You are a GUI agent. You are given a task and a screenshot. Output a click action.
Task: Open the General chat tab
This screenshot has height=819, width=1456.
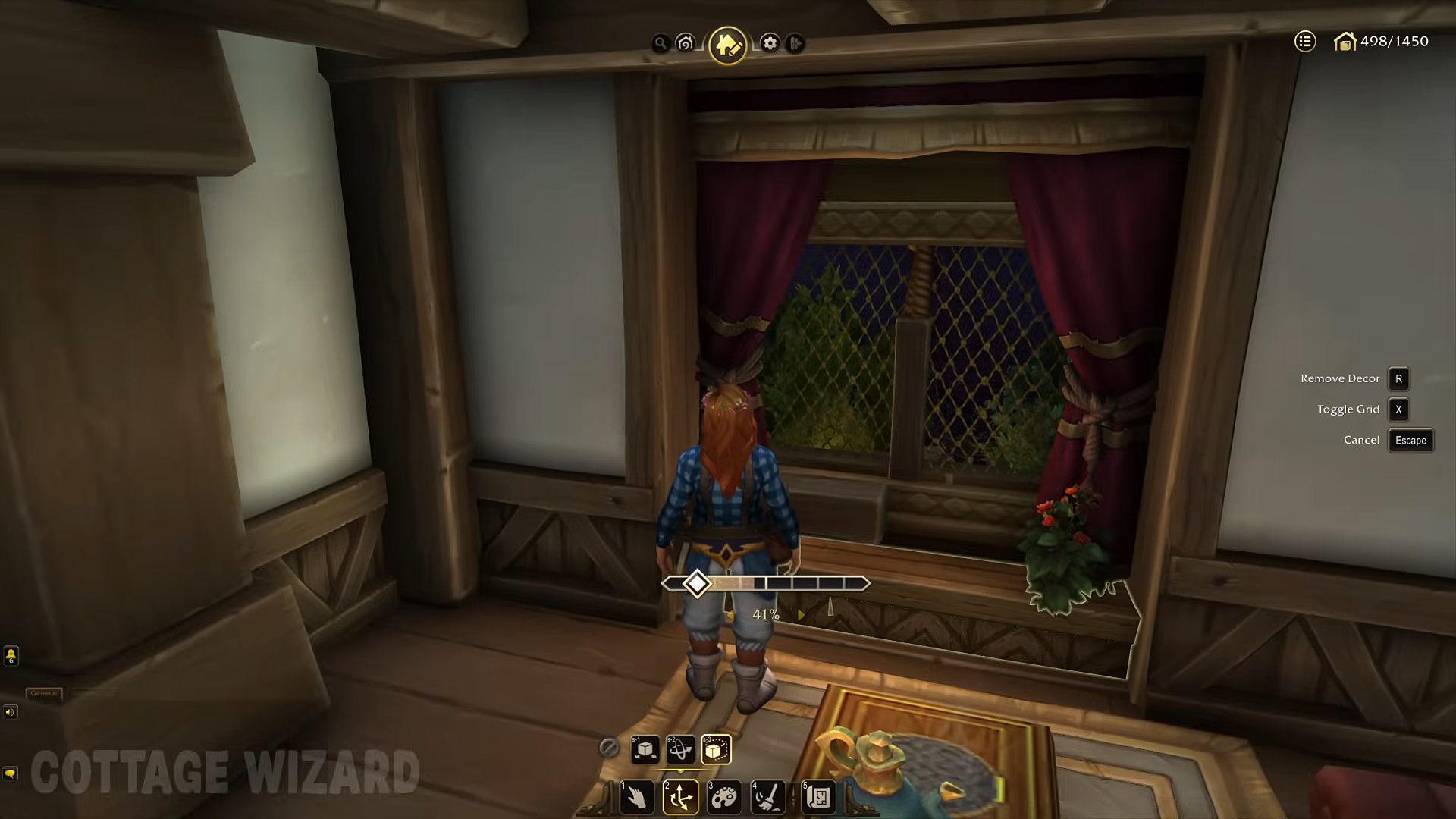pyautogui.click(x=44, y=693)
